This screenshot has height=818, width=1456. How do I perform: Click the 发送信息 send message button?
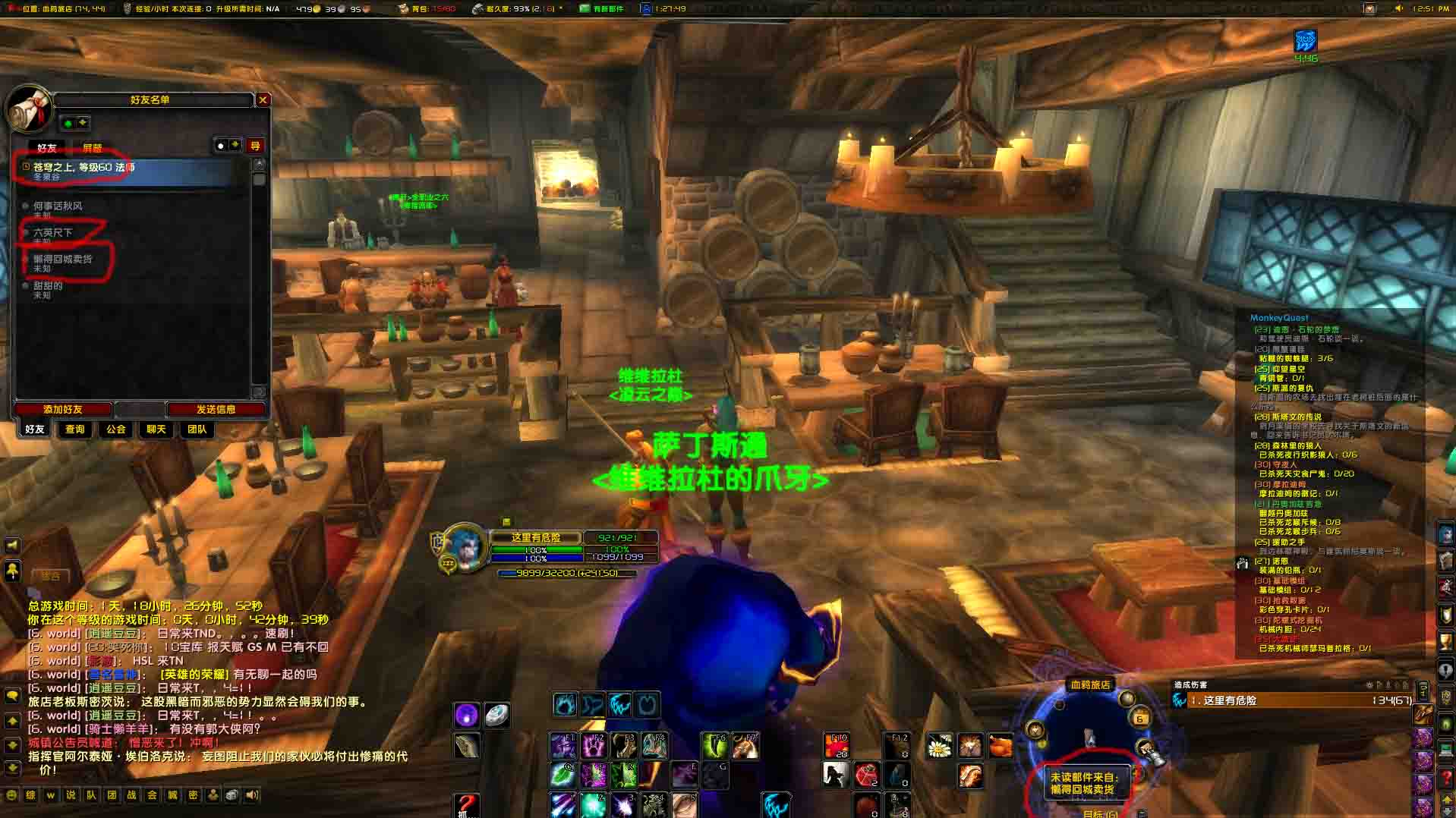click(x=216, y=410)
